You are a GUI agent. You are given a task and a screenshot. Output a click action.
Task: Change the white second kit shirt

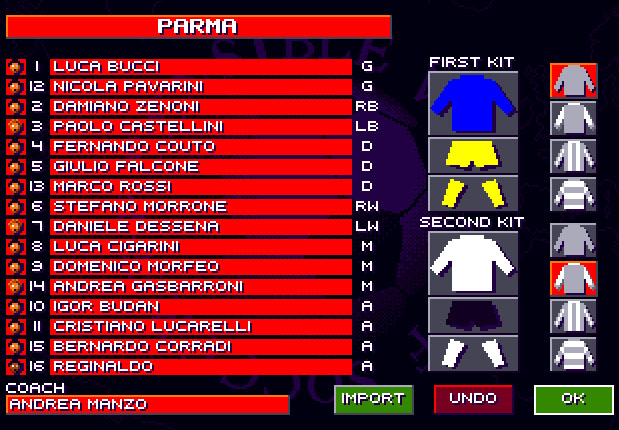472,263
